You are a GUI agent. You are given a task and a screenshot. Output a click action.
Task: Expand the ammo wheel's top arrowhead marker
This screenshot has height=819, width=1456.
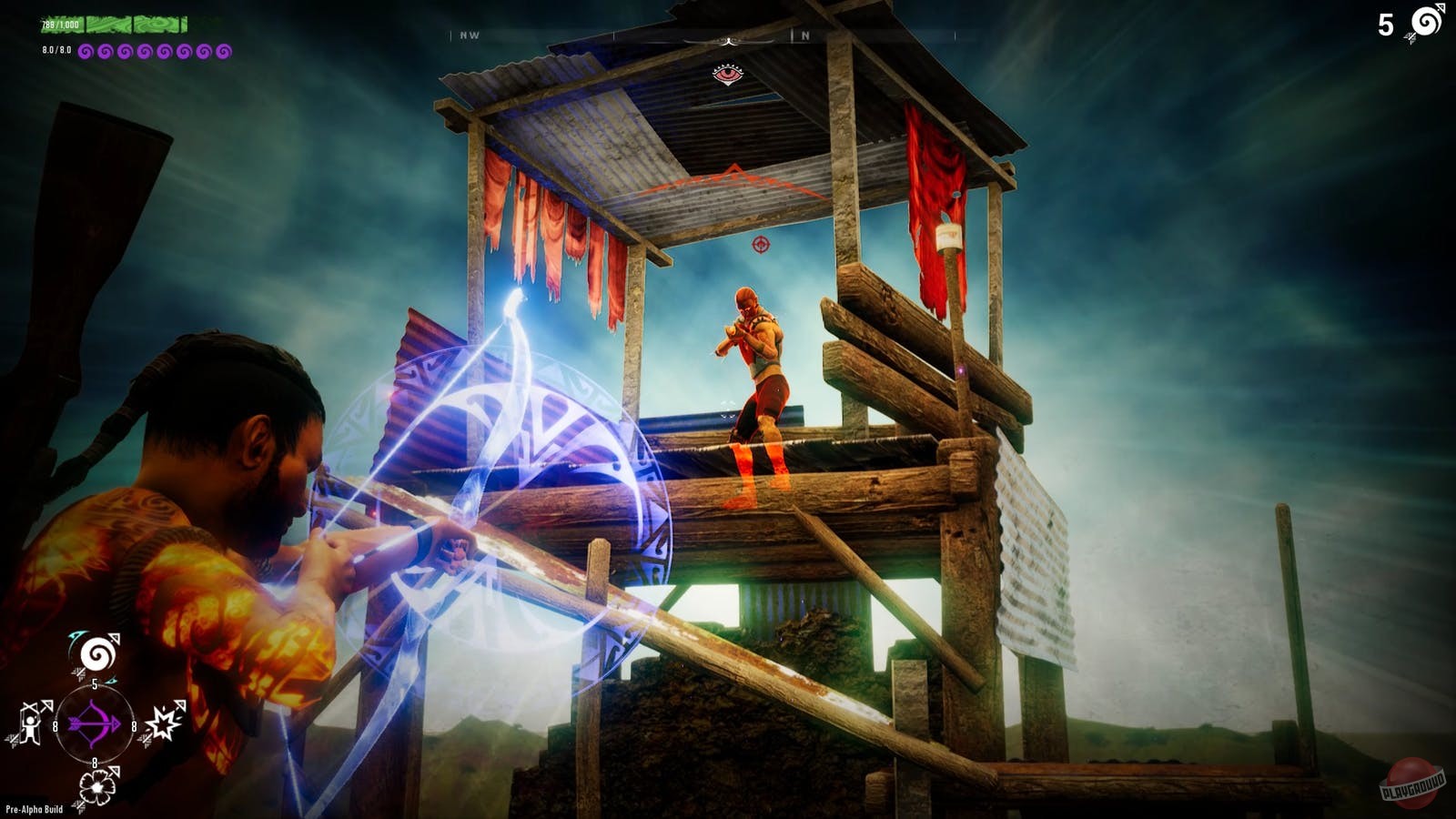[113, 635]
